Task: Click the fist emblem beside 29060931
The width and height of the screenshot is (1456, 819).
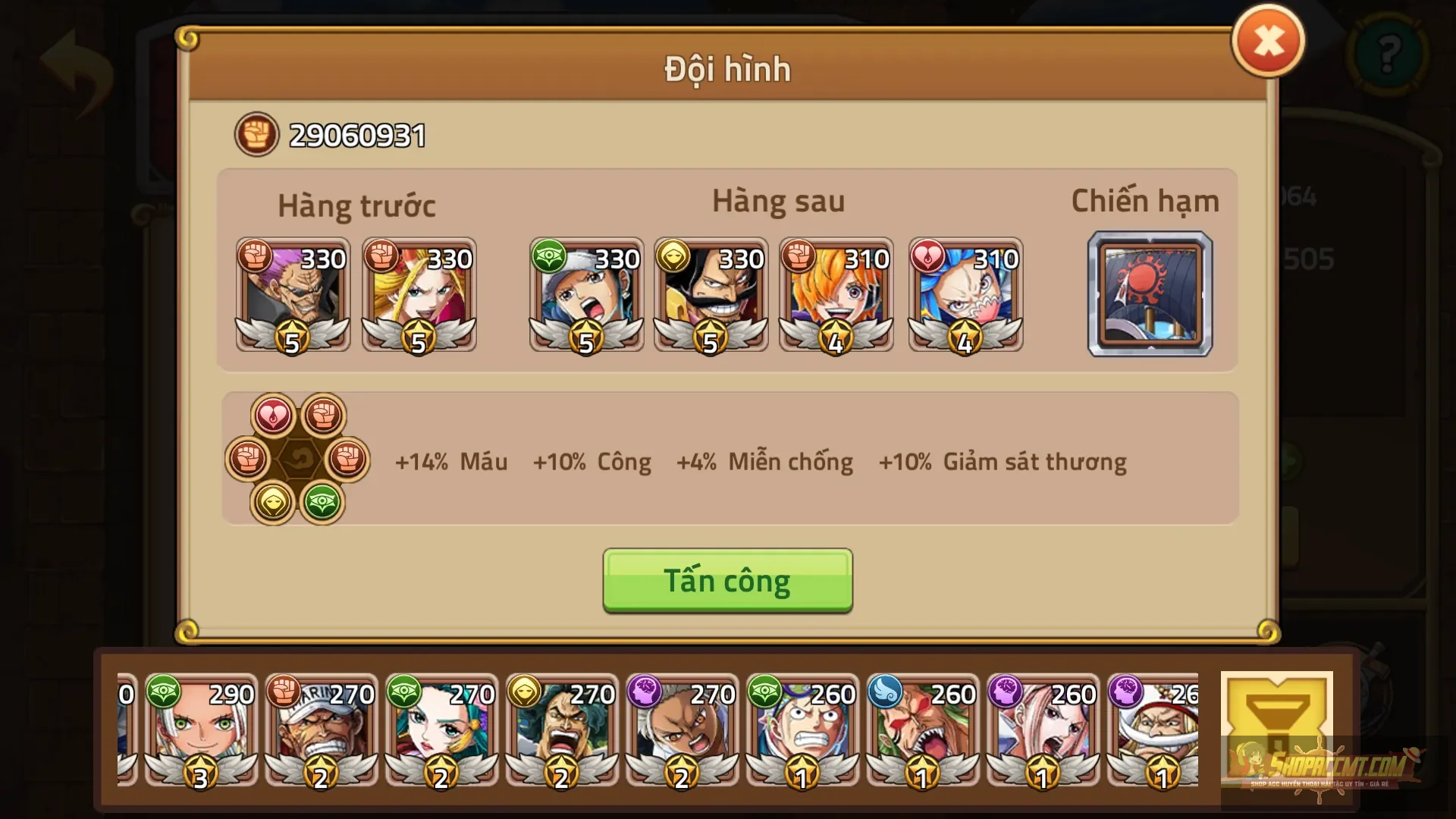Action: pos(256,133)
